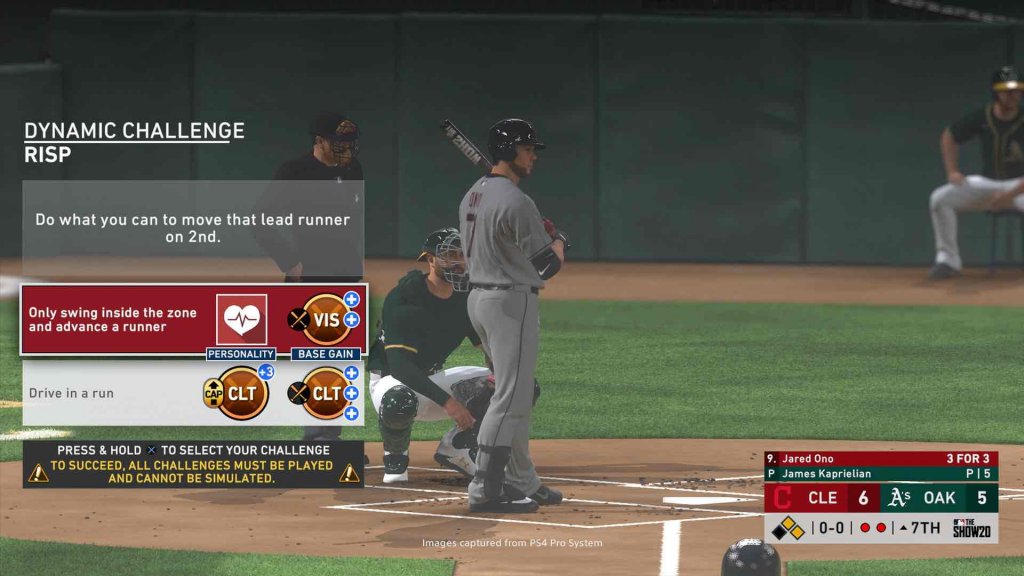Select the 'Only swing inside the zone' challenge
The width and height of the screenshot is (1024, 576).
pyautogui.click(x=112, y=319)
